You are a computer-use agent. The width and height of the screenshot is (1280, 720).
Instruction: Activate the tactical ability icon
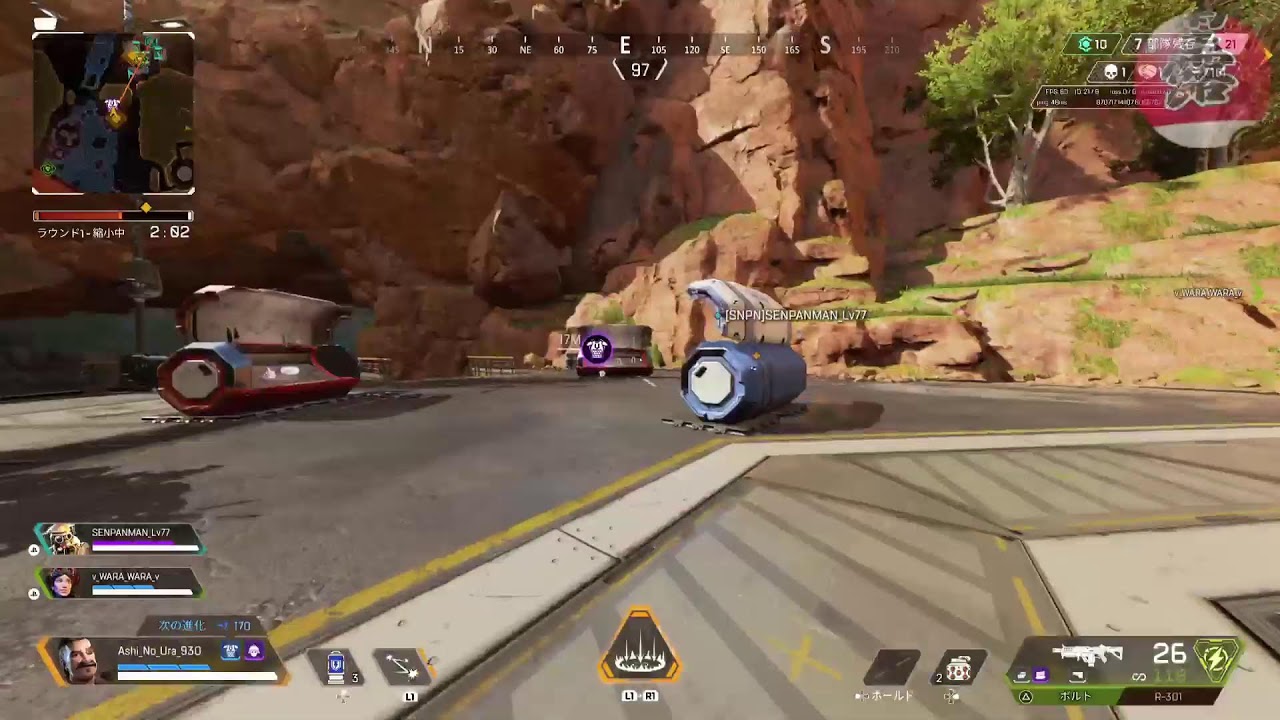pyautogui.click(x=403, y=667)
